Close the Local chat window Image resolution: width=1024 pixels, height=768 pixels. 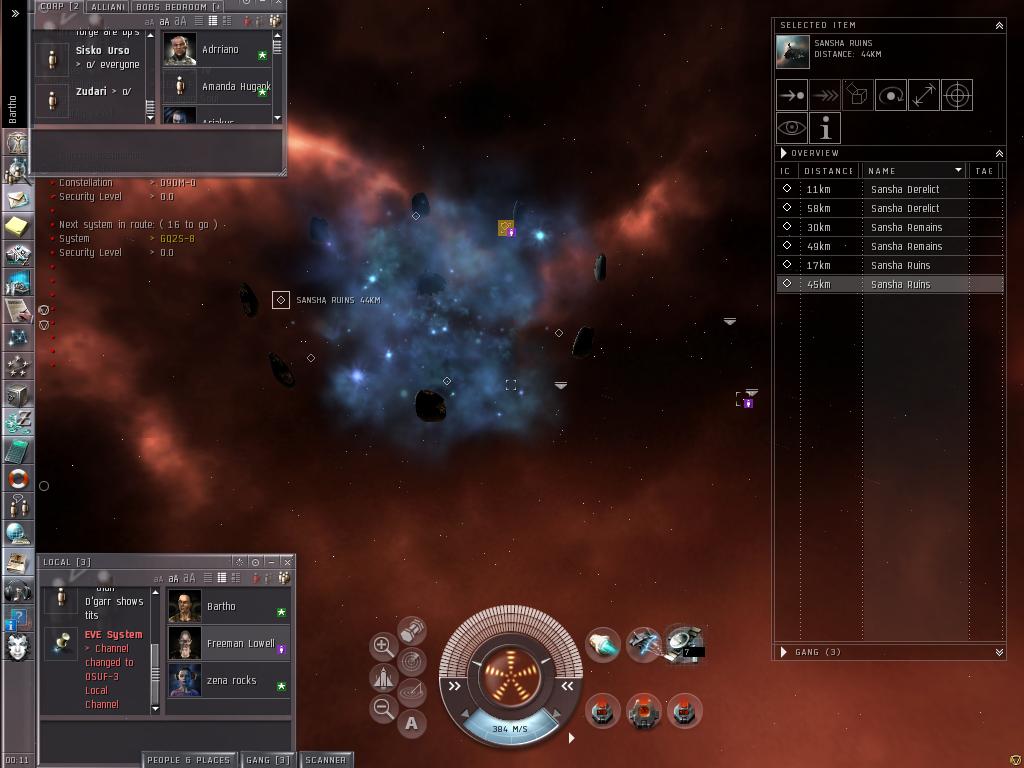pos(287,562)
